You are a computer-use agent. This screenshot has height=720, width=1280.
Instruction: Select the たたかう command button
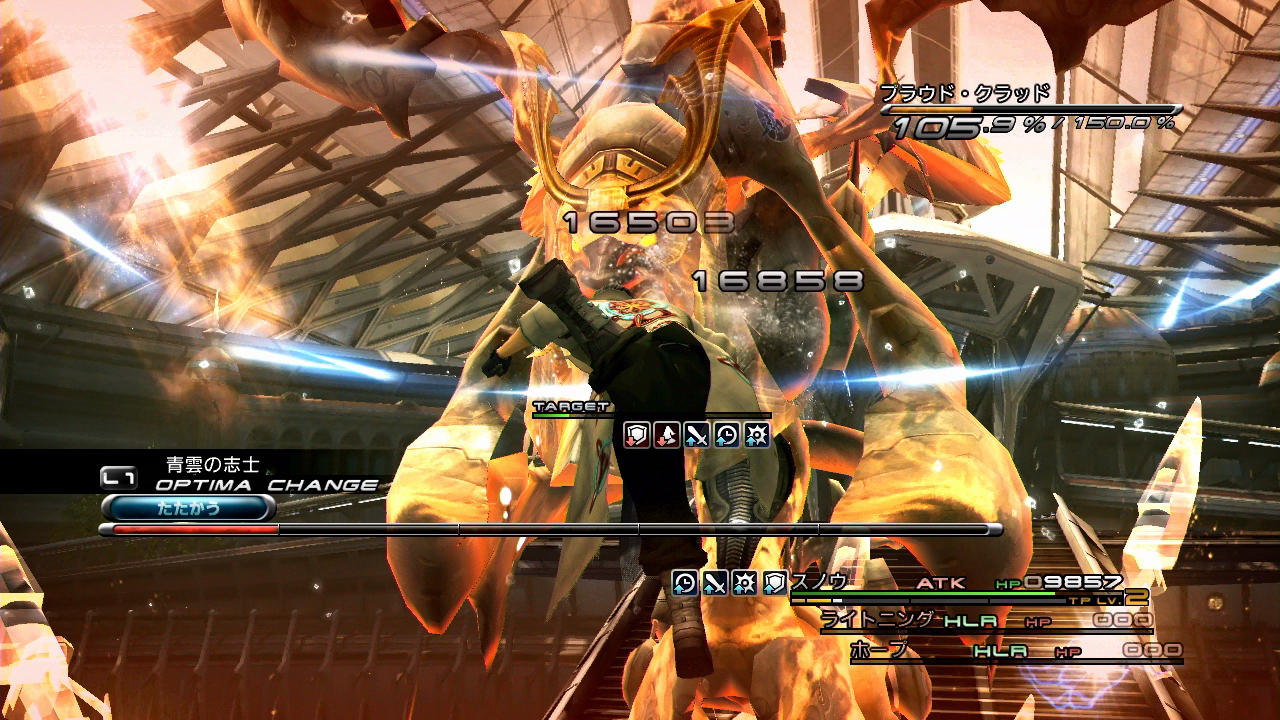tap(188, 508)
